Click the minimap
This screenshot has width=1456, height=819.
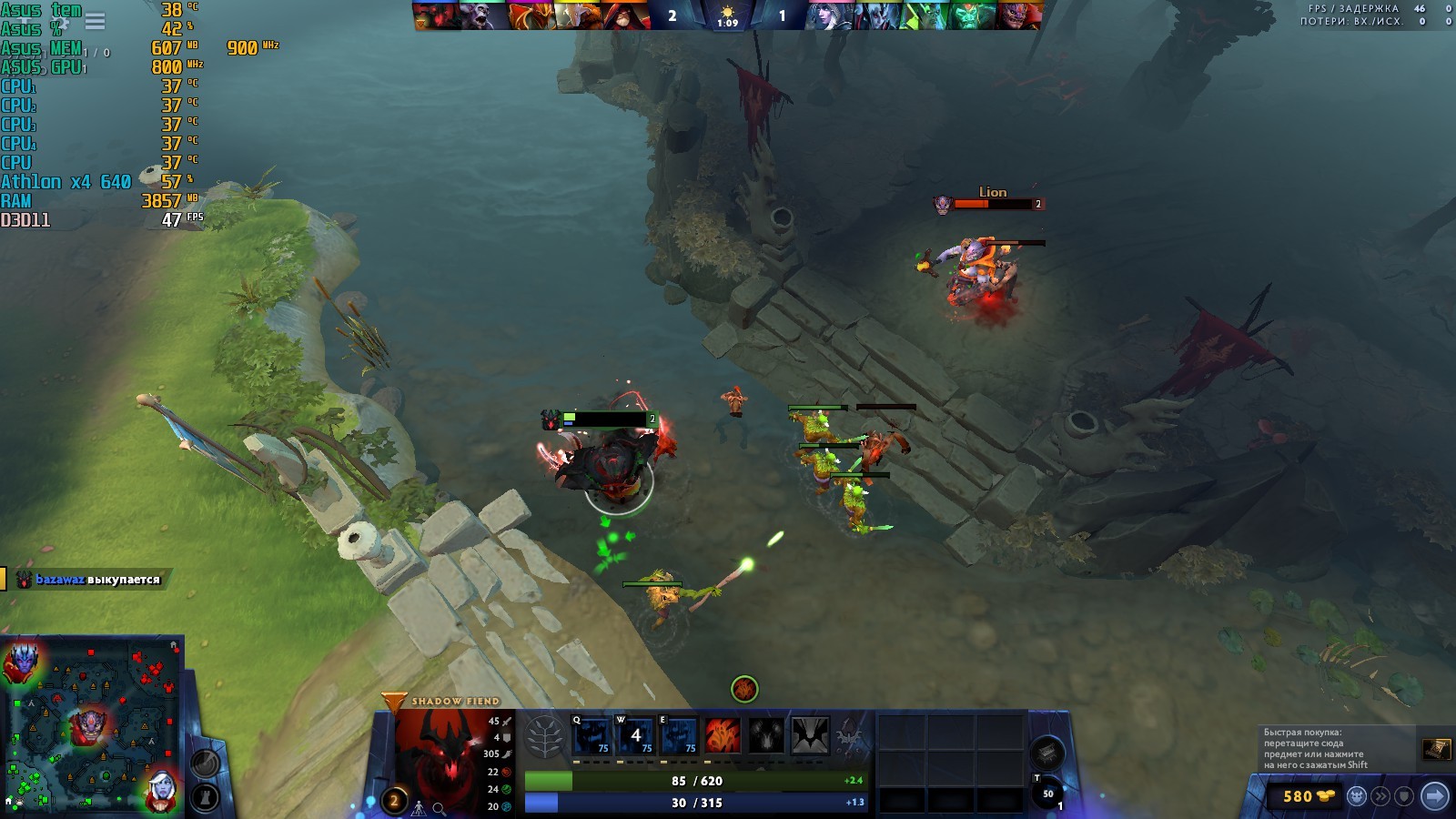coord(91,723)
